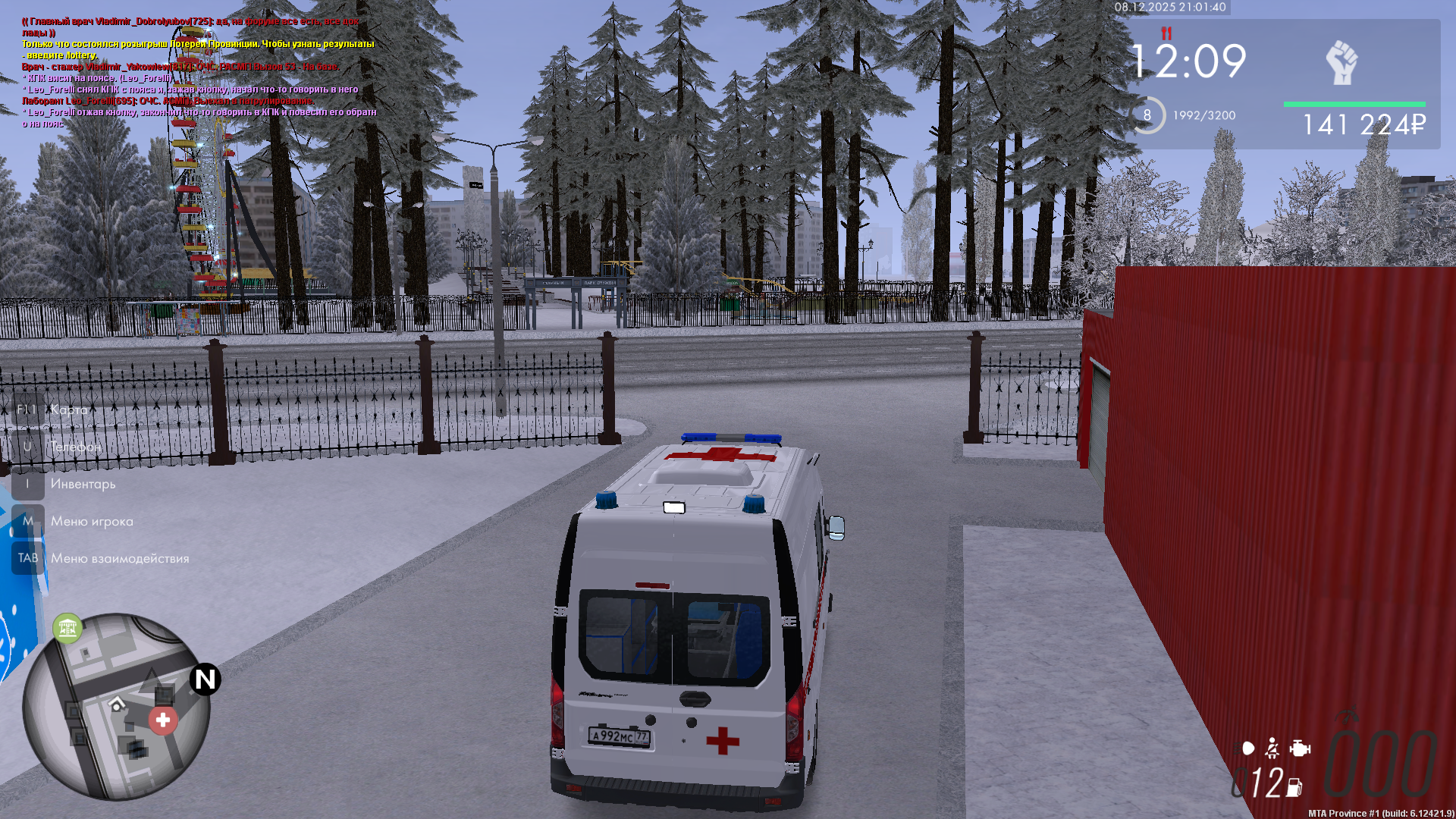The width and height of the screenshot is (1456, 819).
Task: Click the chat message log
Action: point(199,72)
